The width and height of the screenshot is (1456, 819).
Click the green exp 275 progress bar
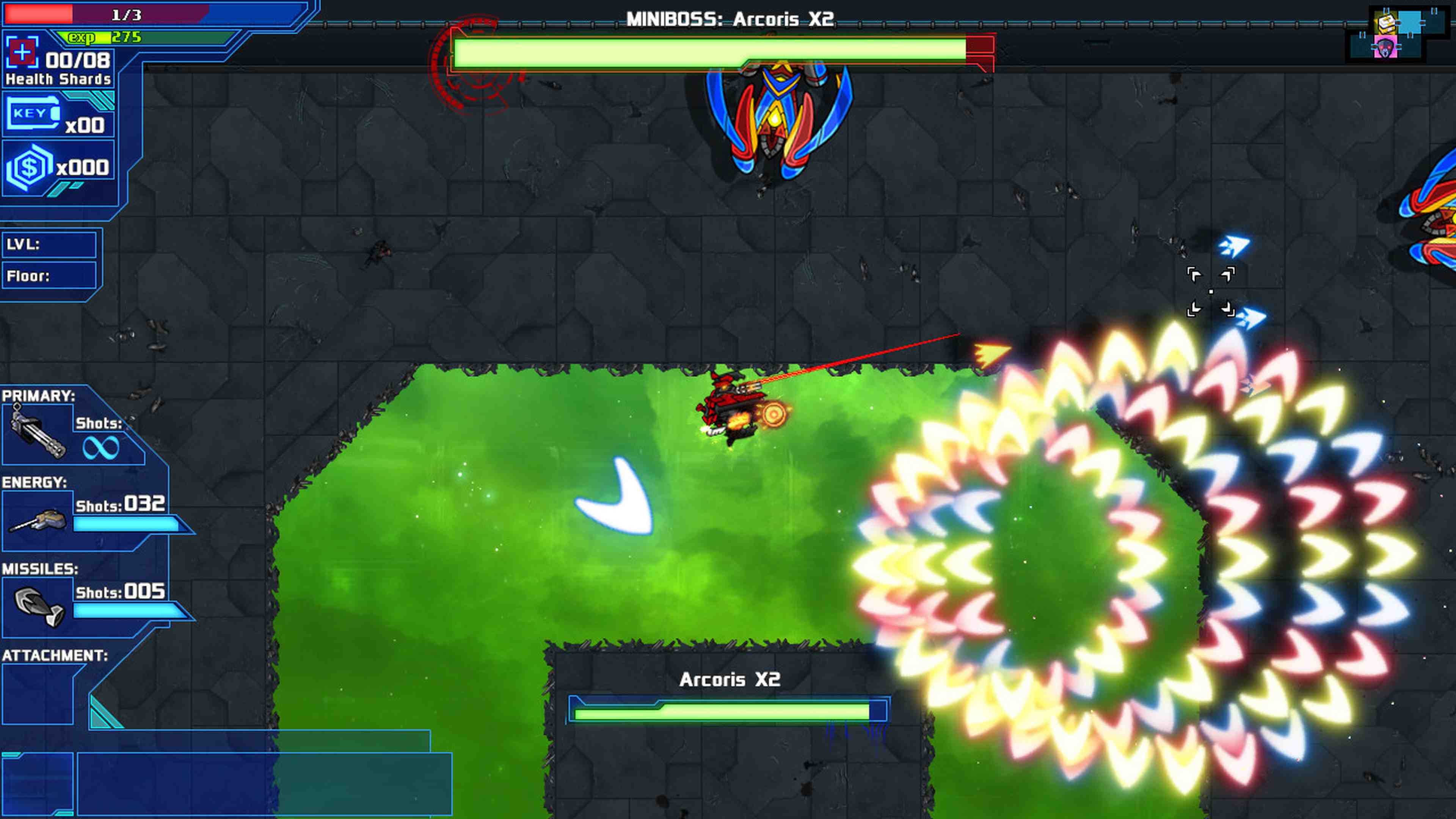coord(105,38)
